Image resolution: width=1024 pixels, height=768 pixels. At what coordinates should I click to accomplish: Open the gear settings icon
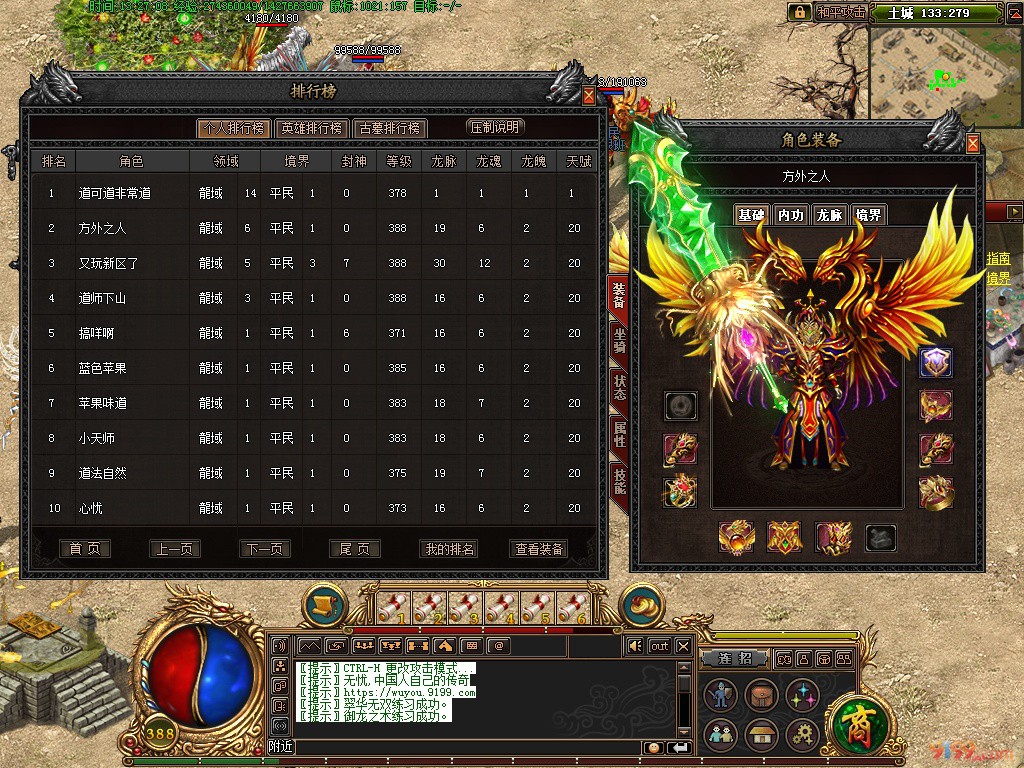(802, 735)
